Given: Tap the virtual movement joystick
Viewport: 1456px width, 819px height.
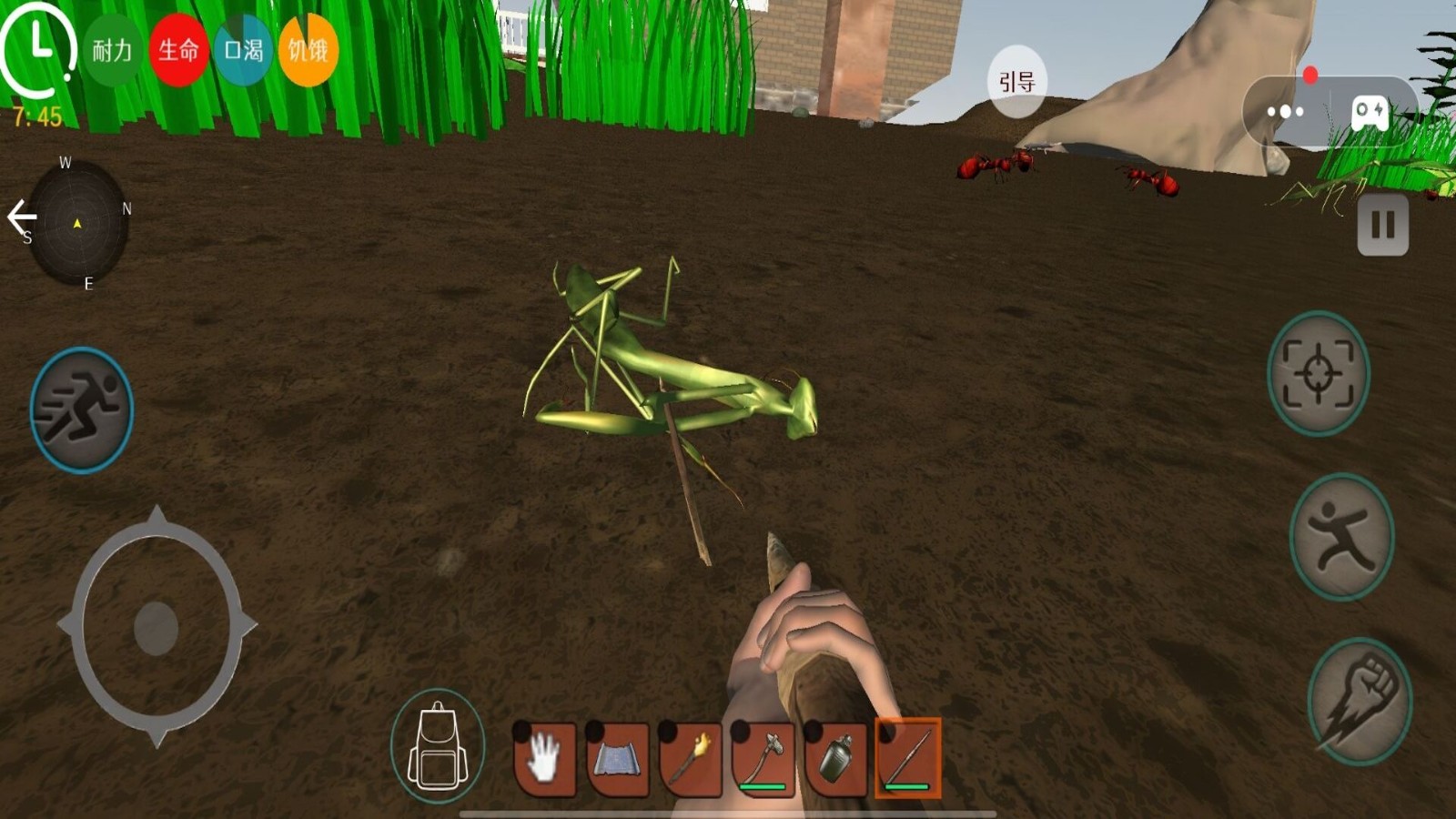Looking at the screenshot, I should point(157,626).
